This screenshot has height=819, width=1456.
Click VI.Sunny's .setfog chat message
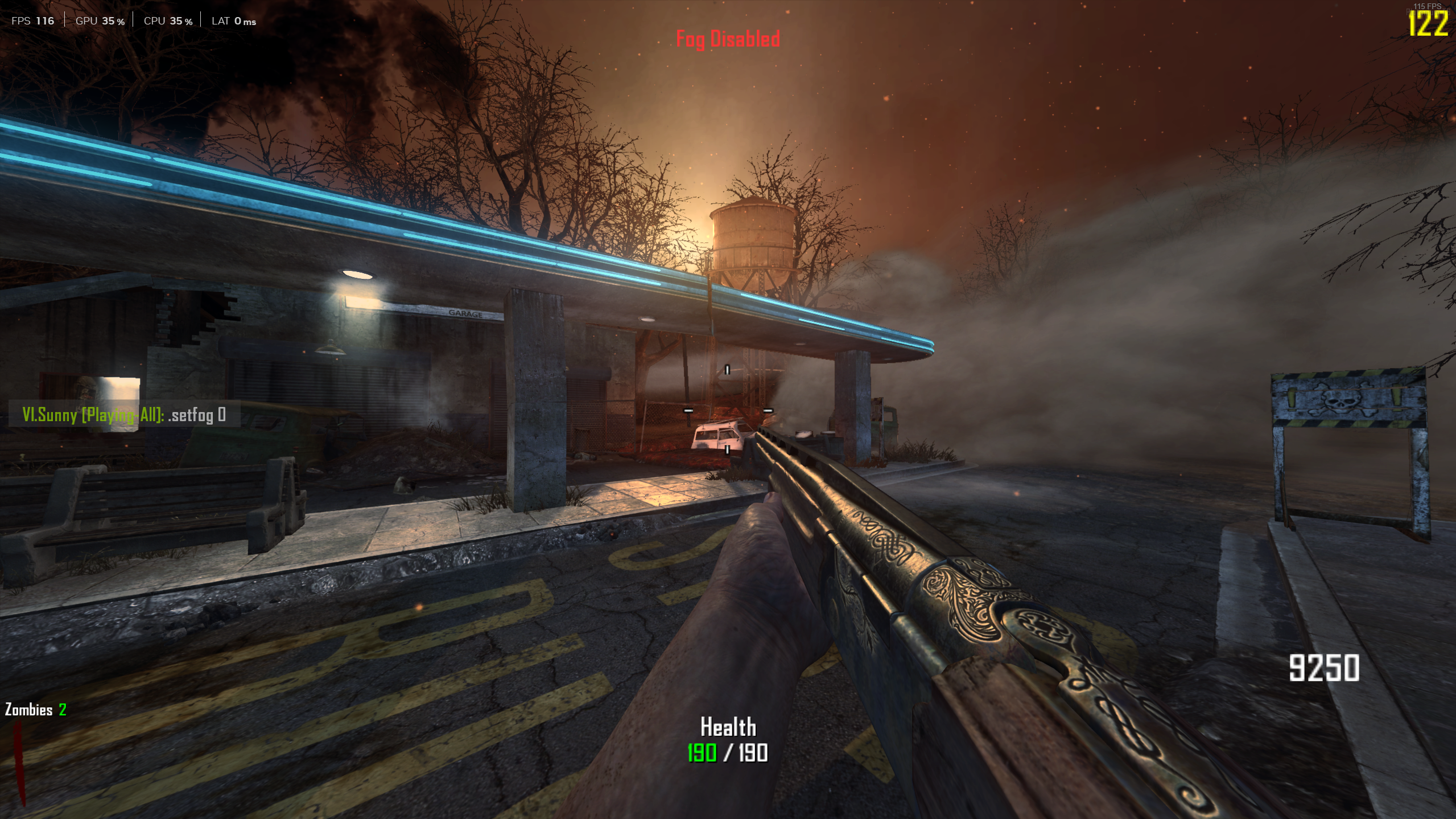point(124,415)
